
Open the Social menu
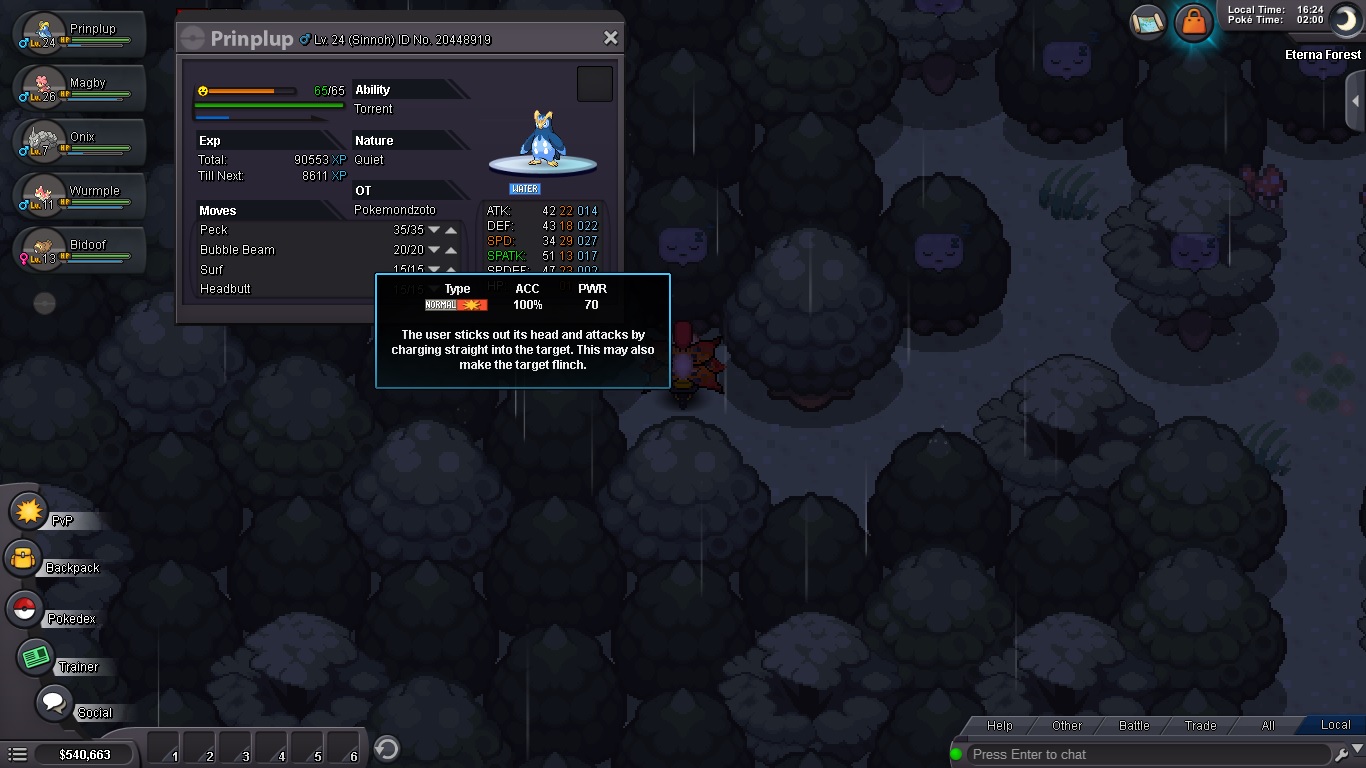[54, 702]
